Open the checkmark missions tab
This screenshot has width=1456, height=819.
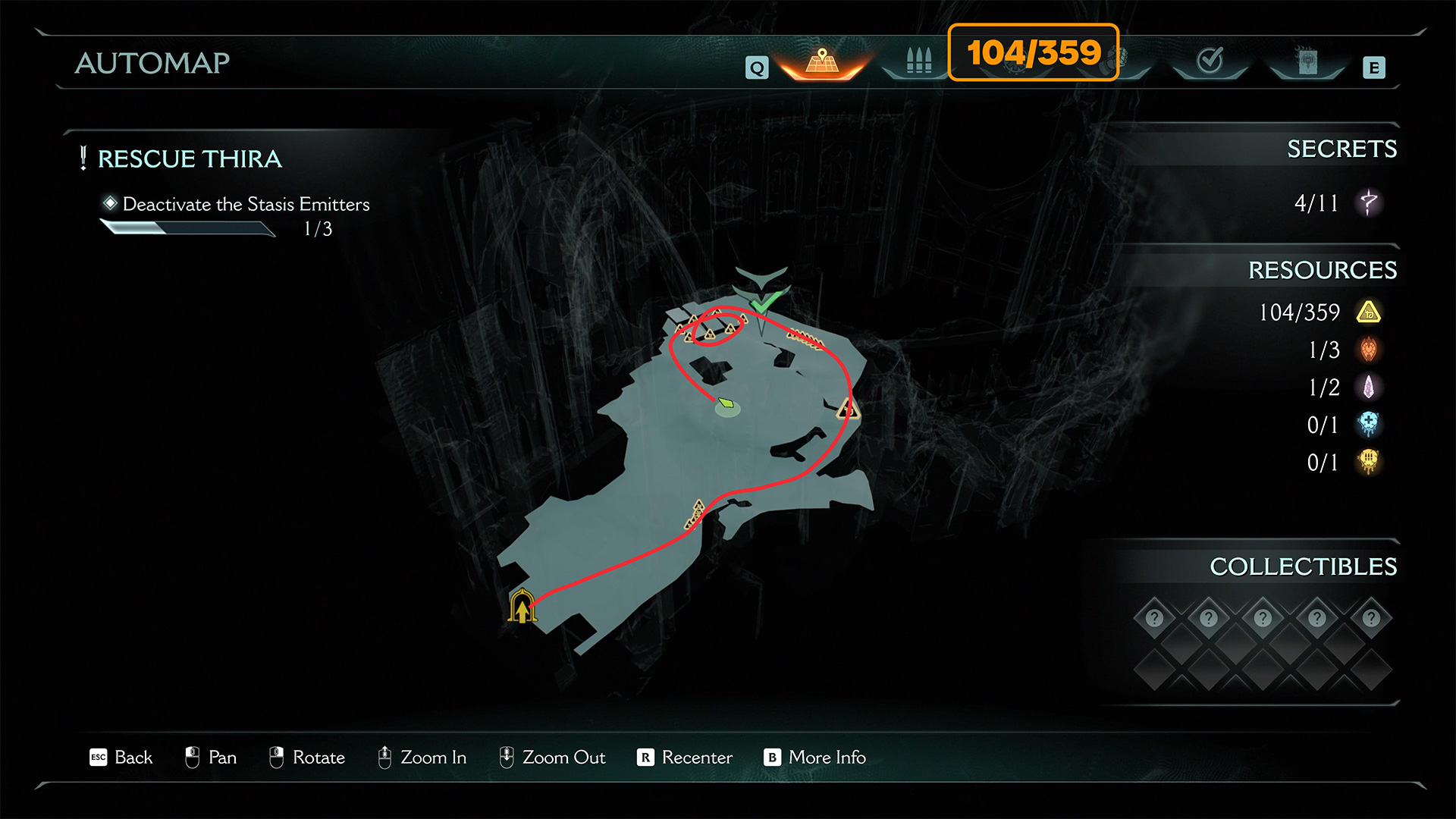[x=1210, y=61]
